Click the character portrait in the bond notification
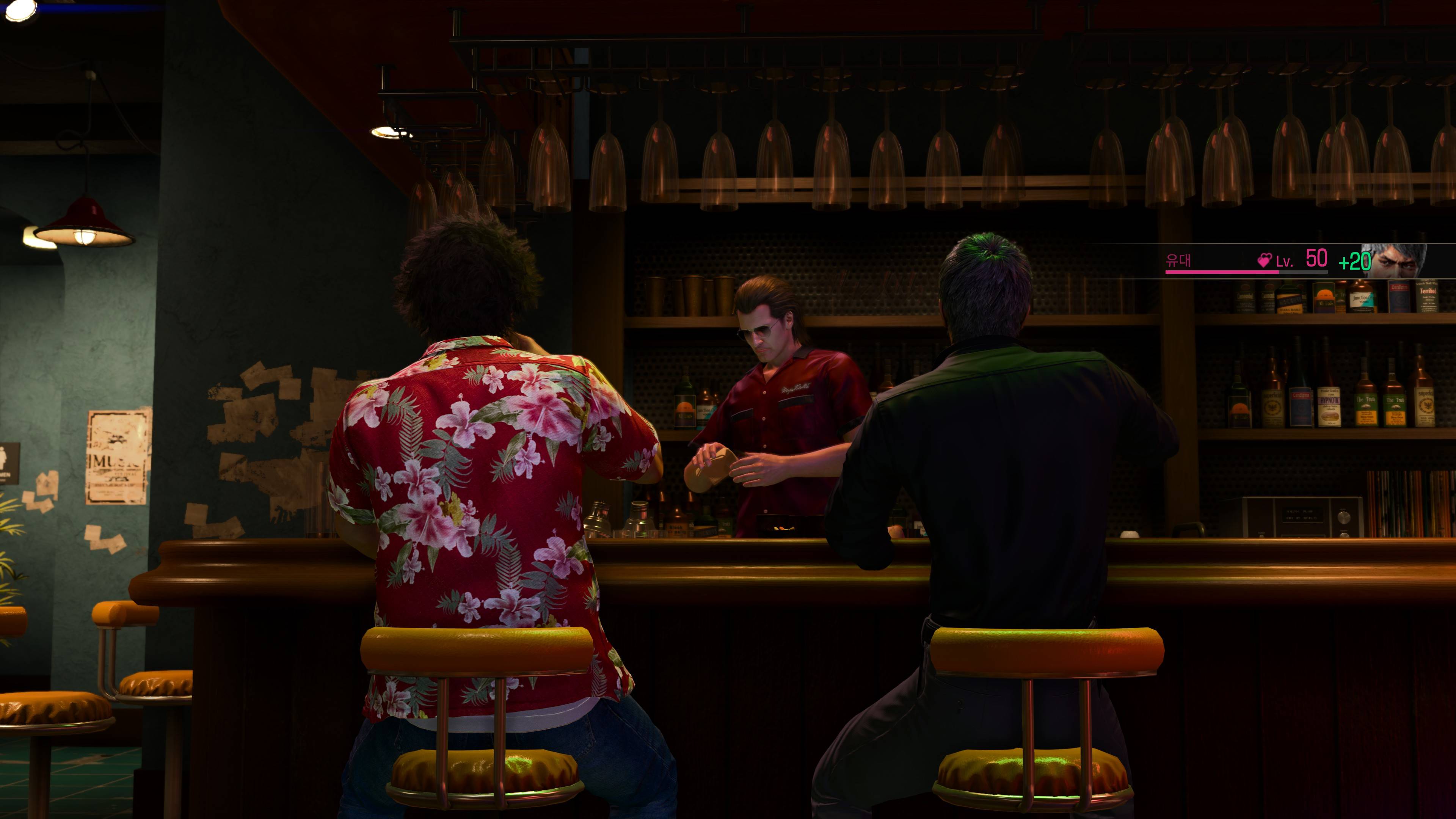The height and width of the screenshot is (819, 1456). point(1394,260)
